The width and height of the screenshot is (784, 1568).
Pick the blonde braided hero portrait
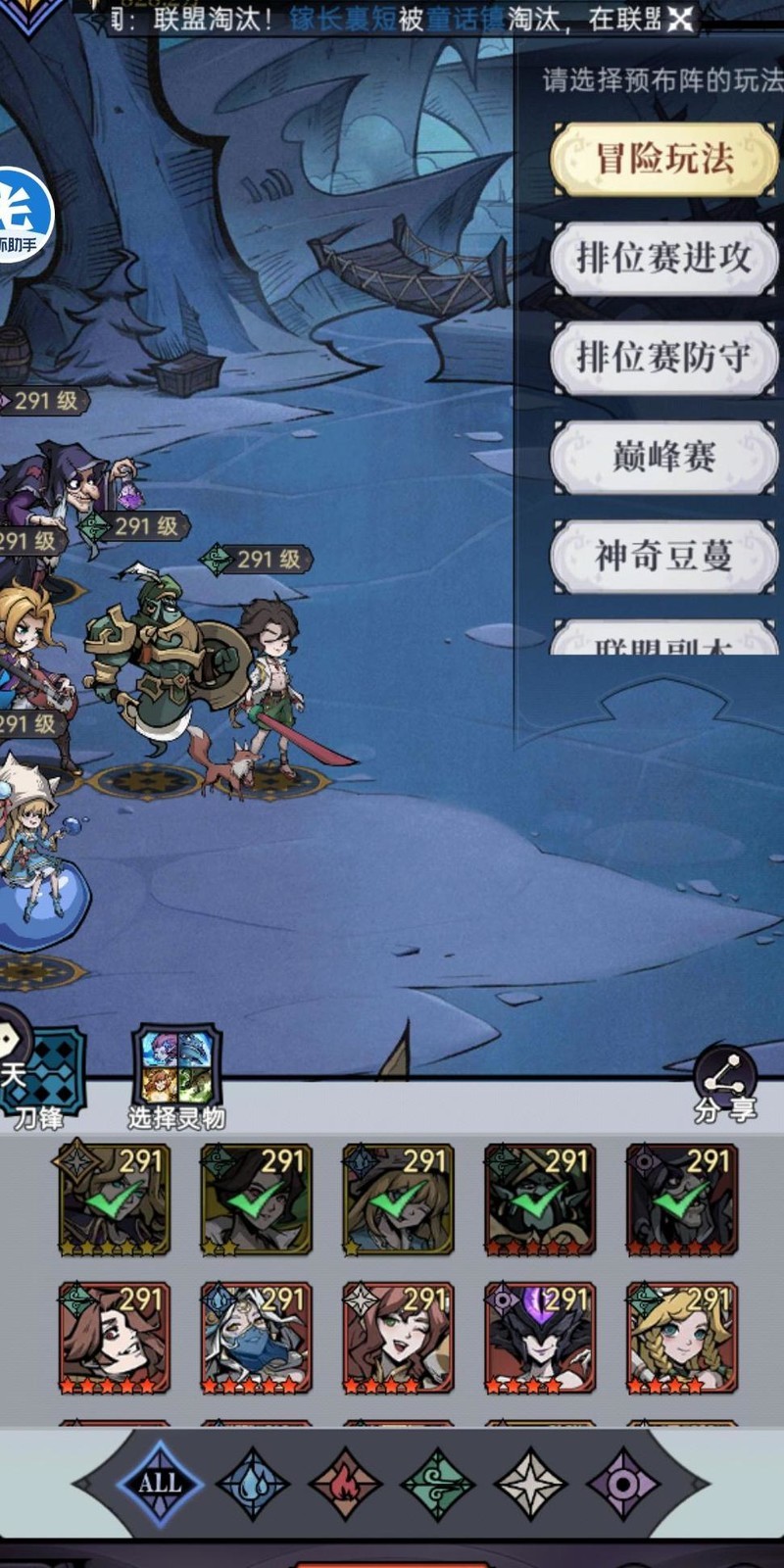coord(681,1338)
